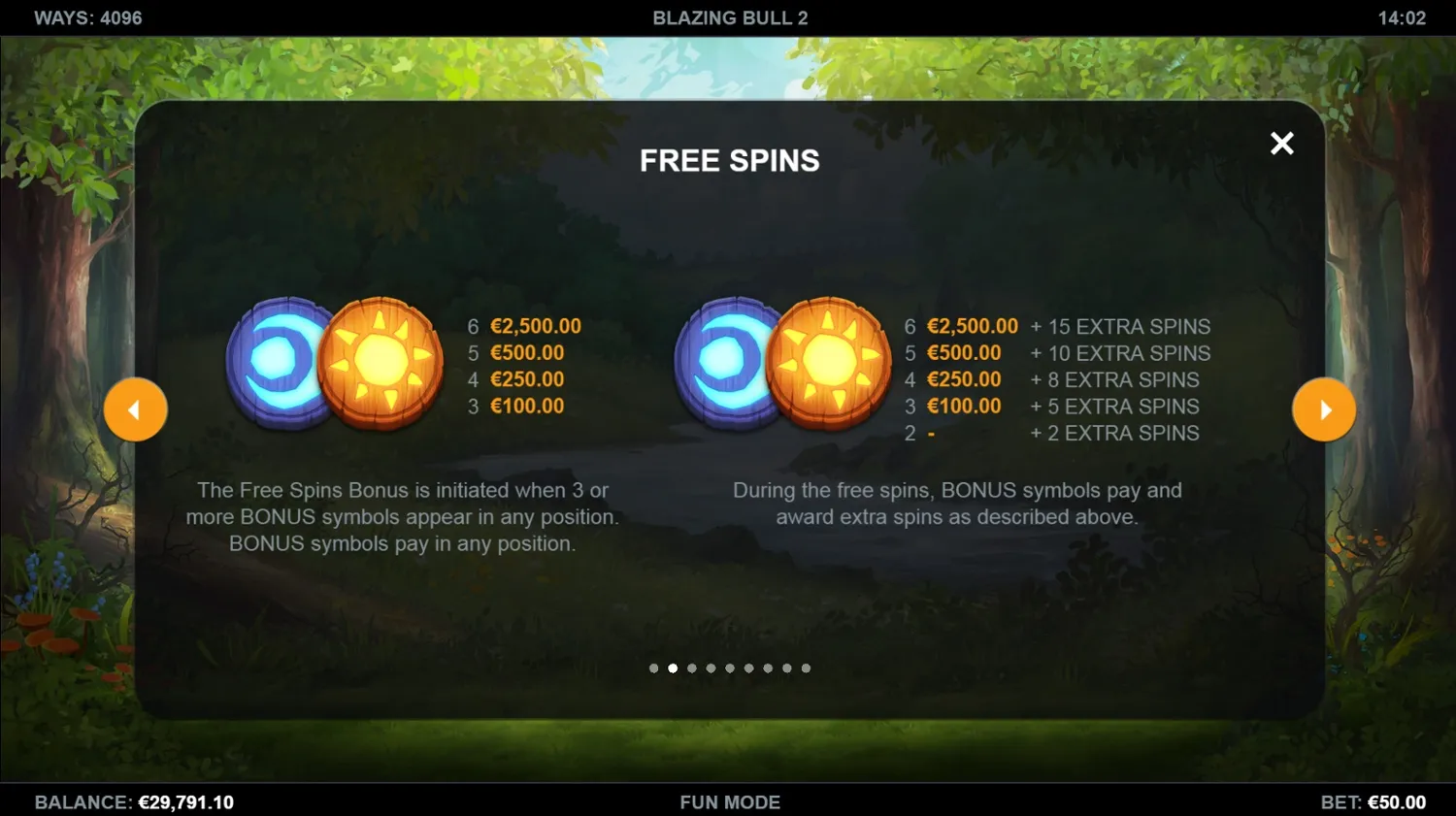The height and width of the screenshot is (816, 1456).
Task: Click the €2,500.00 payout for 6 symbols
Action: click(x=536, y=327)
